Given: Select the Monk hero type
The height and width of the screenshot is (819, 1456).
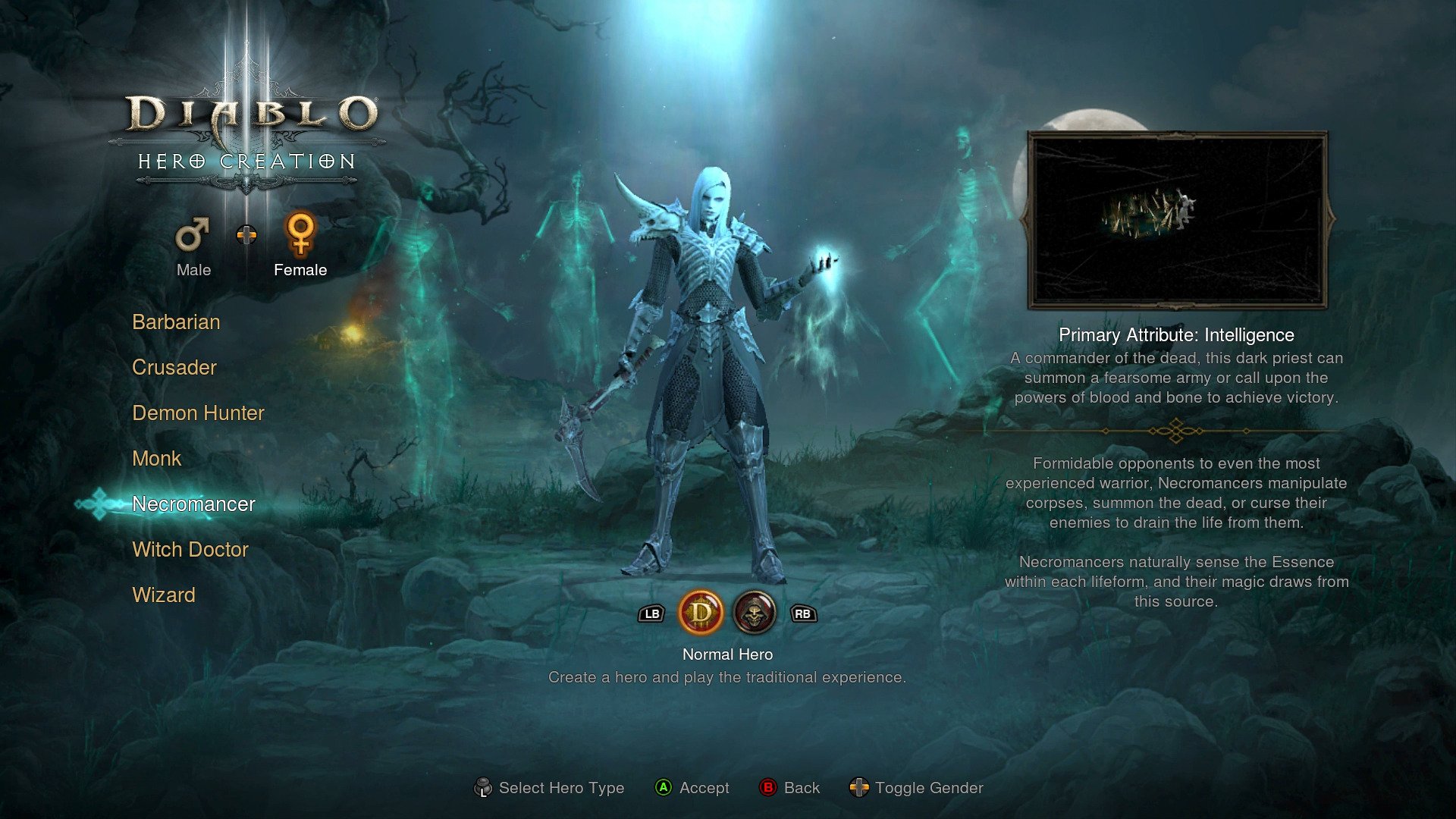Looking at the screenshot, I should point(157,459).
